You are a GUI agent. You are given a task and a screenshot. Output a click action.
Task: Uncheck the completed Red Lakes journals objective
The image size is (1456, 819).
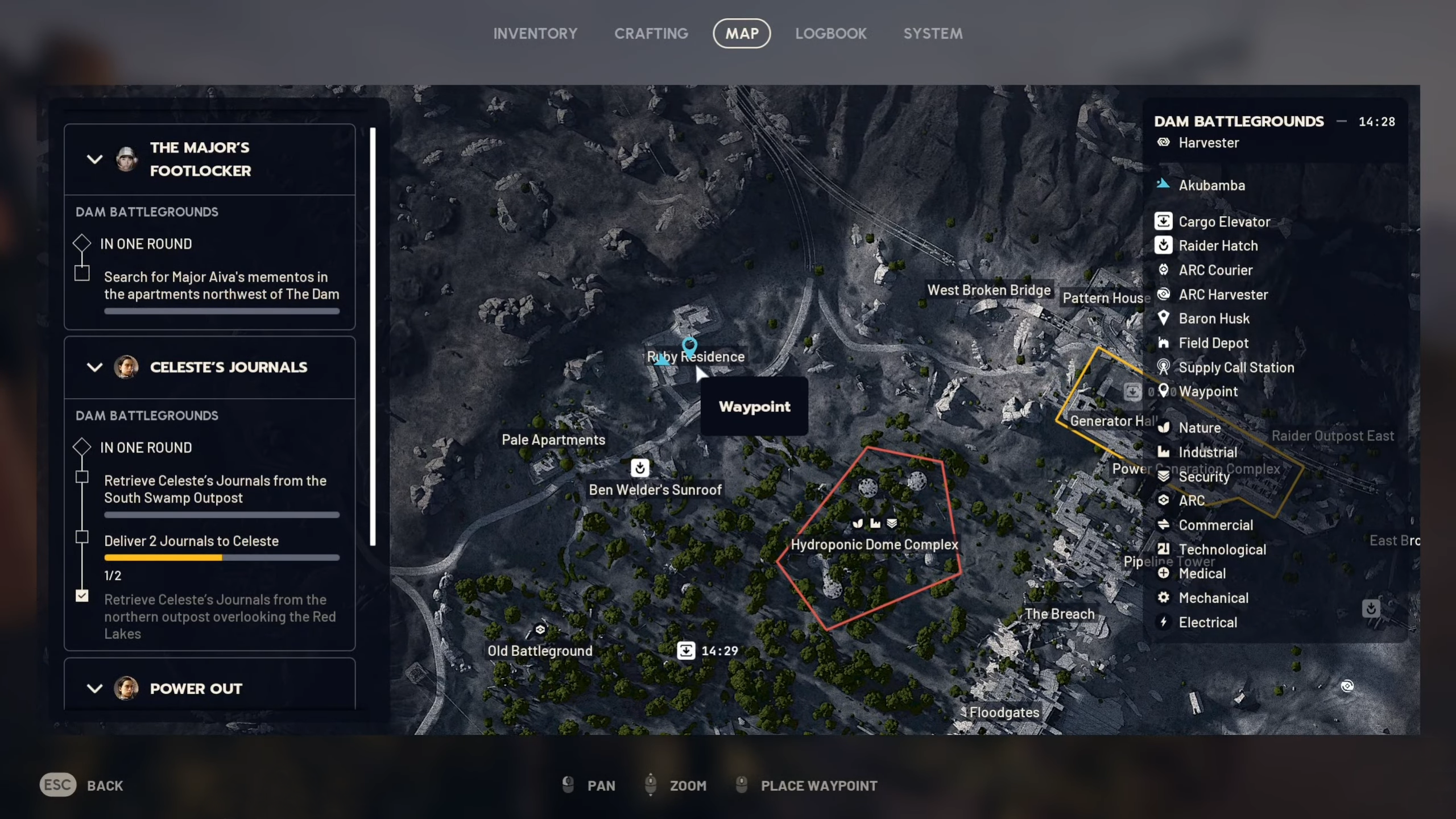[x=83, y=595]
